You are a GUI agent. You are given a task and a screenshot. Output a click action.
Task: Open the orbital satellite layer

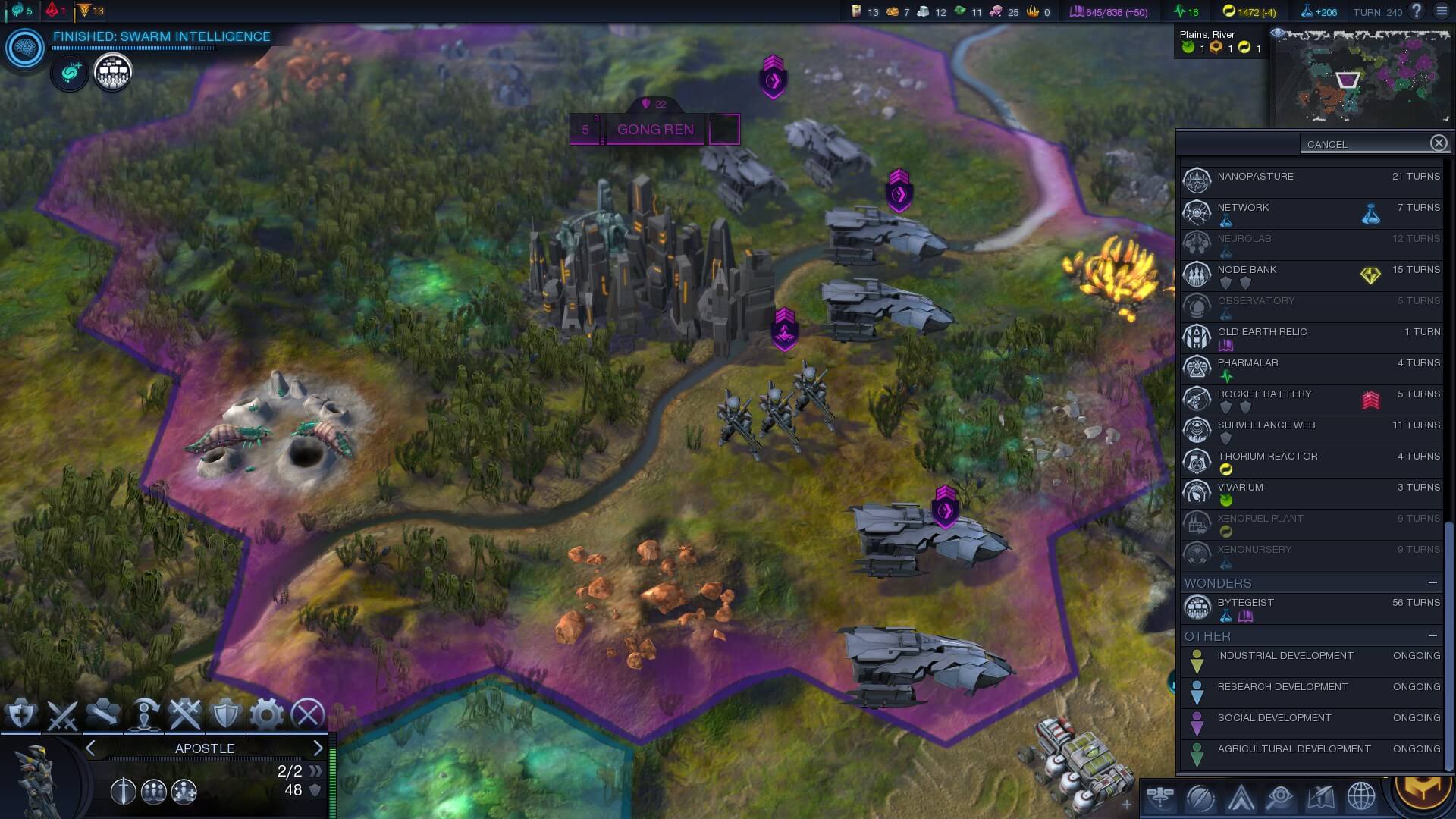(x=1161, y=797)
